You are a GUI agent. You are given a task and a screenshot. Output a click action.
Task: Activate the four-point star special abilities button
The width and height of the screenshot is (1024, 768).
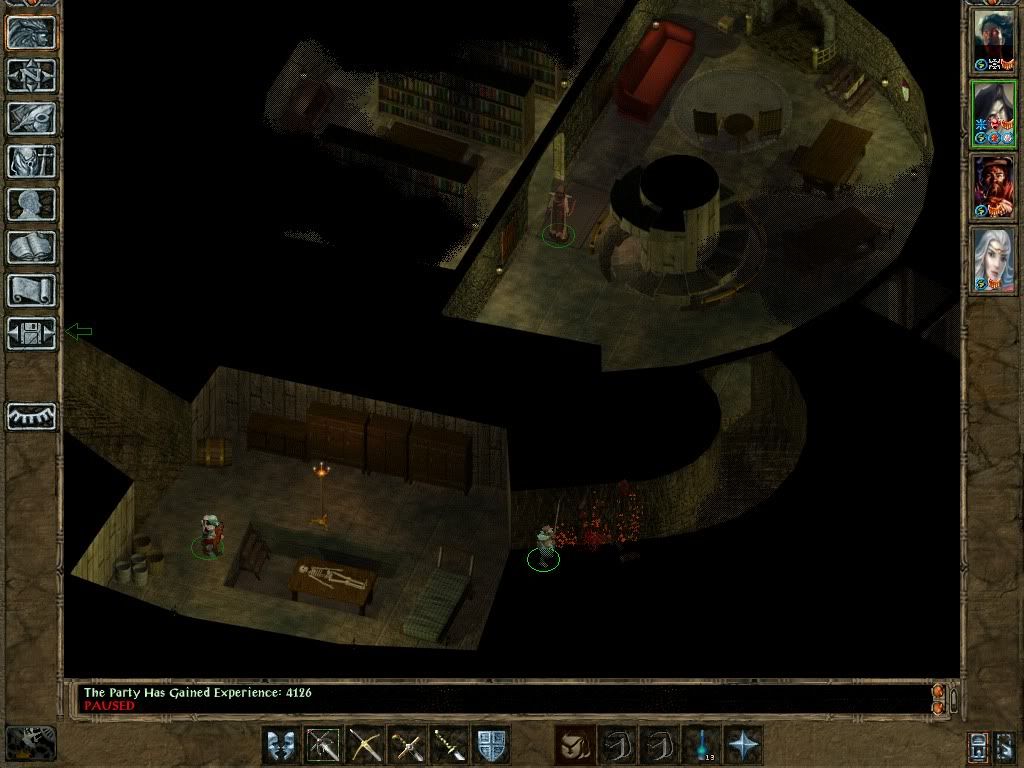pos(743,745)
